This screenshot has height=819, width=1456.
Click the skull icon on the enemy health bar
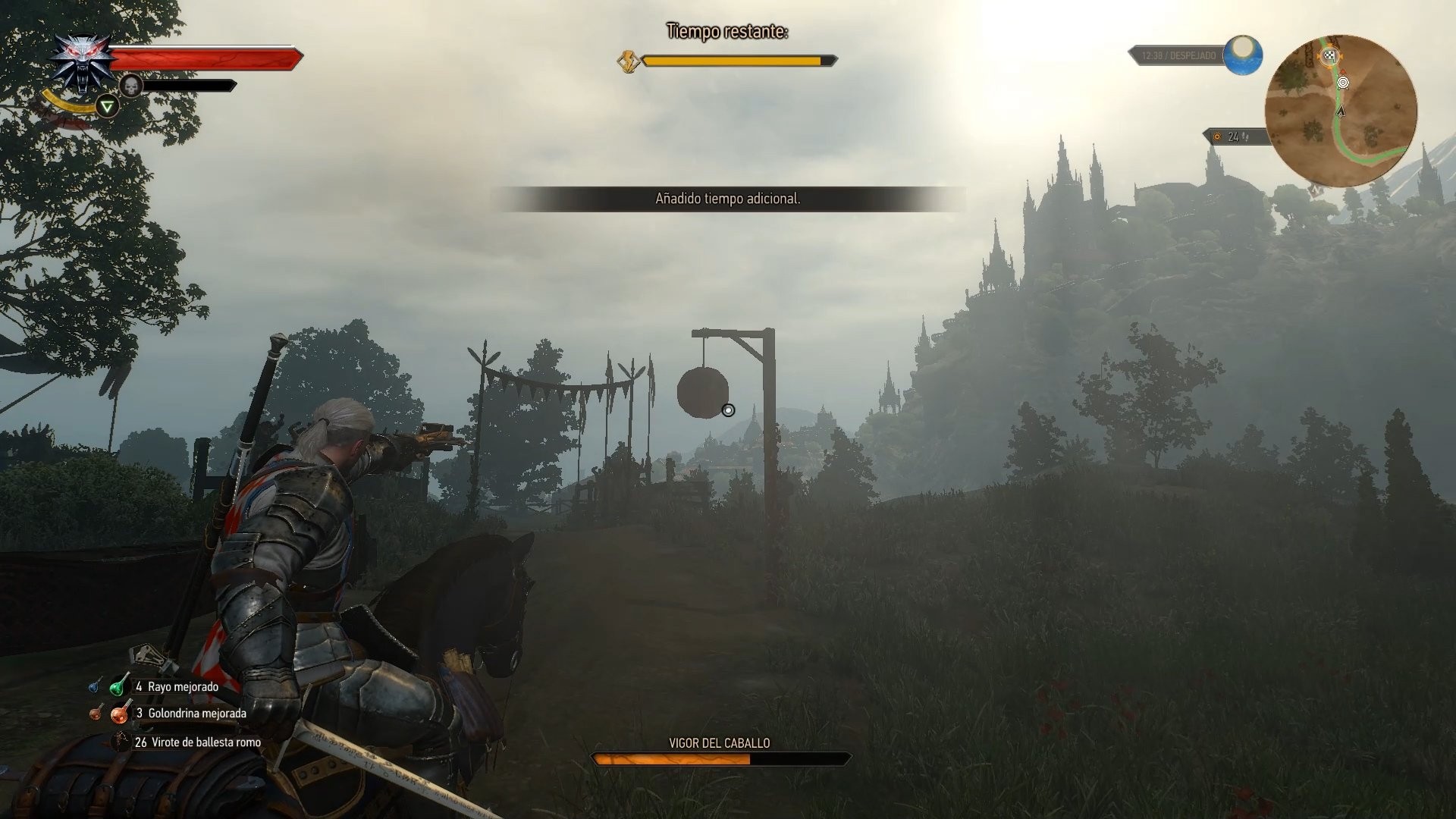[x=132, y=86]
